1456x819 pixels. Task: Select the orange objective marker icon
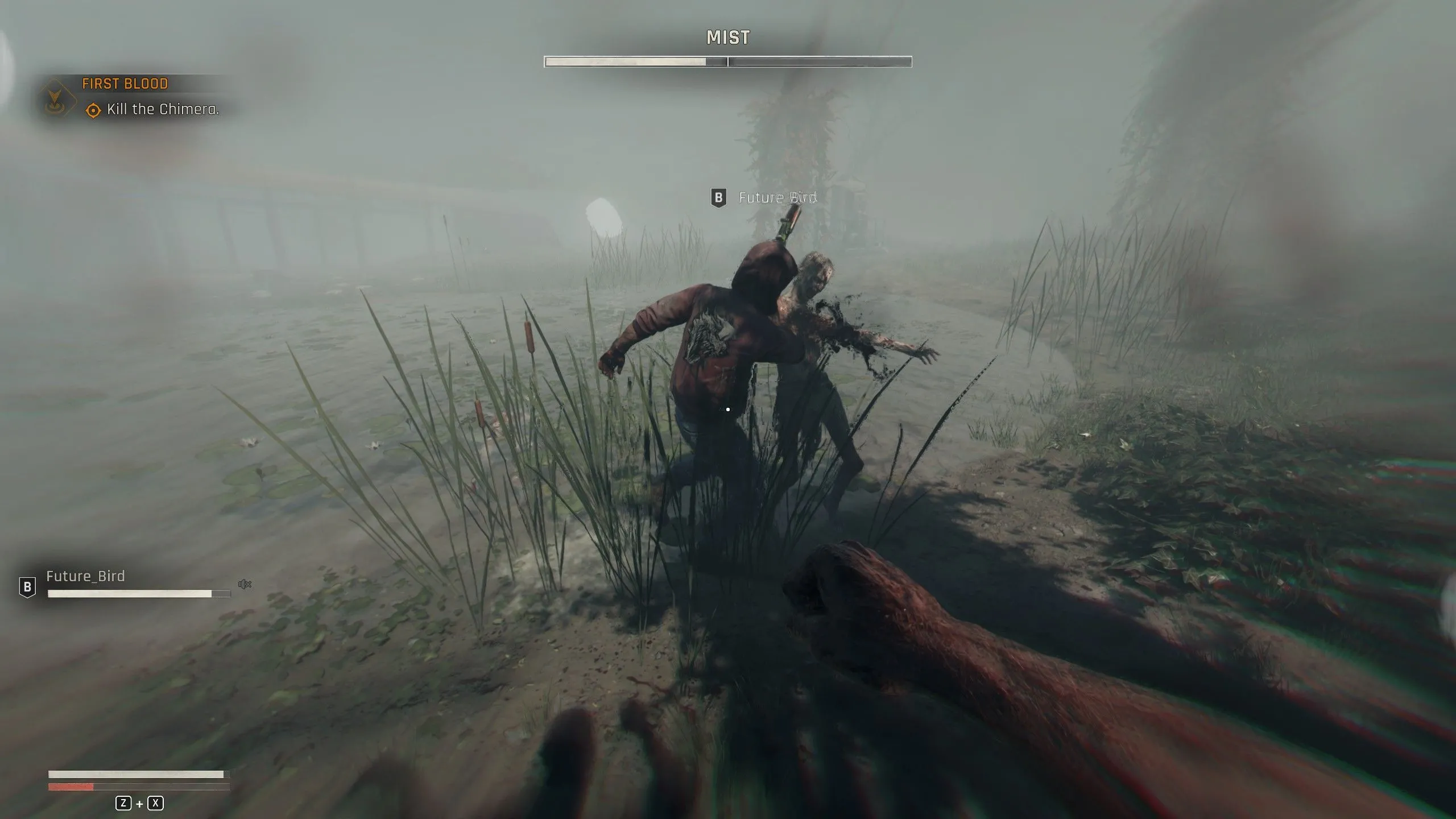pyautogui.click(x=93, y=109)
